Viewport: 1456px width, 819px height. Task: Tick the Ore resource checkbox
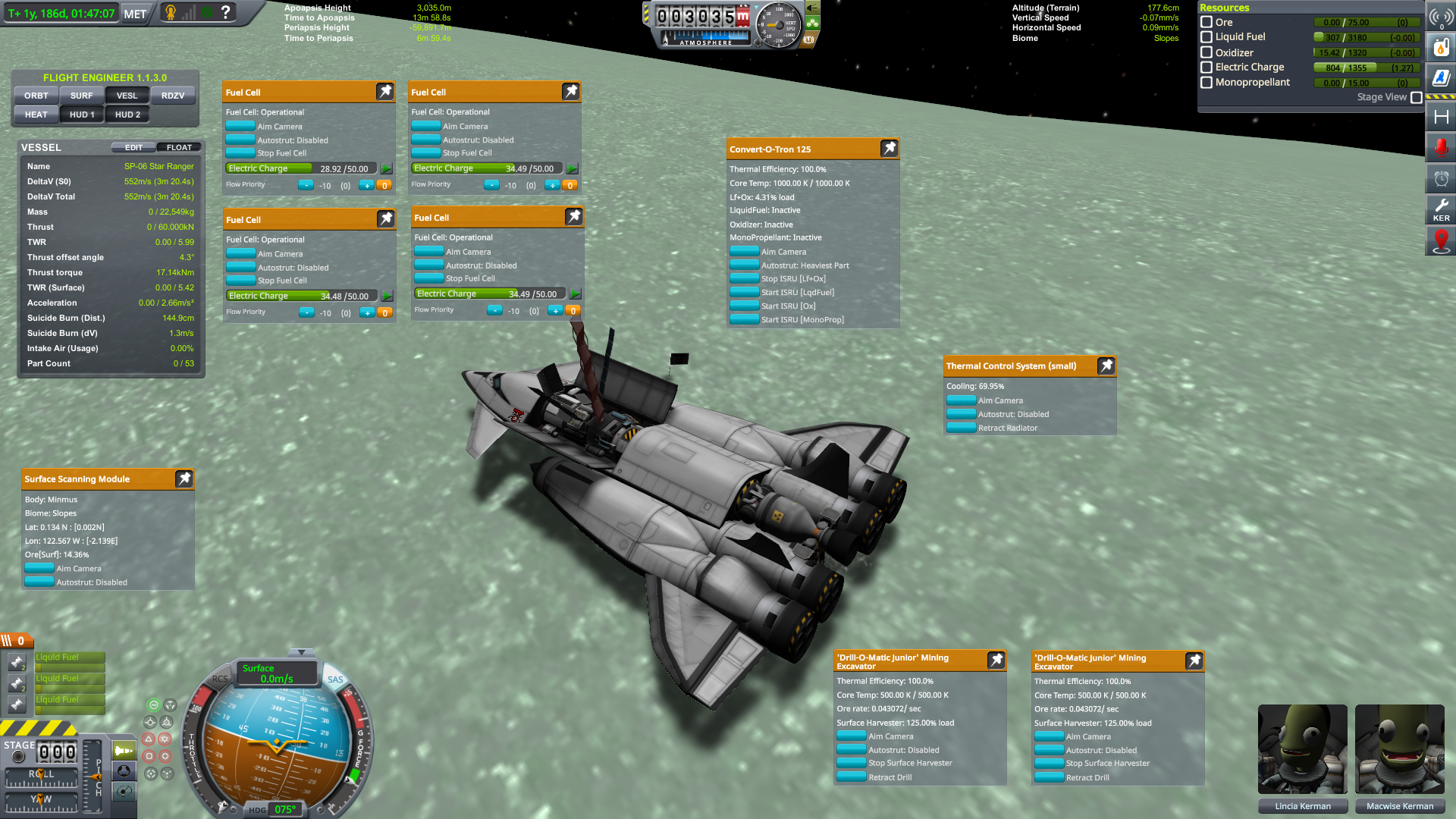[1207, 22]
